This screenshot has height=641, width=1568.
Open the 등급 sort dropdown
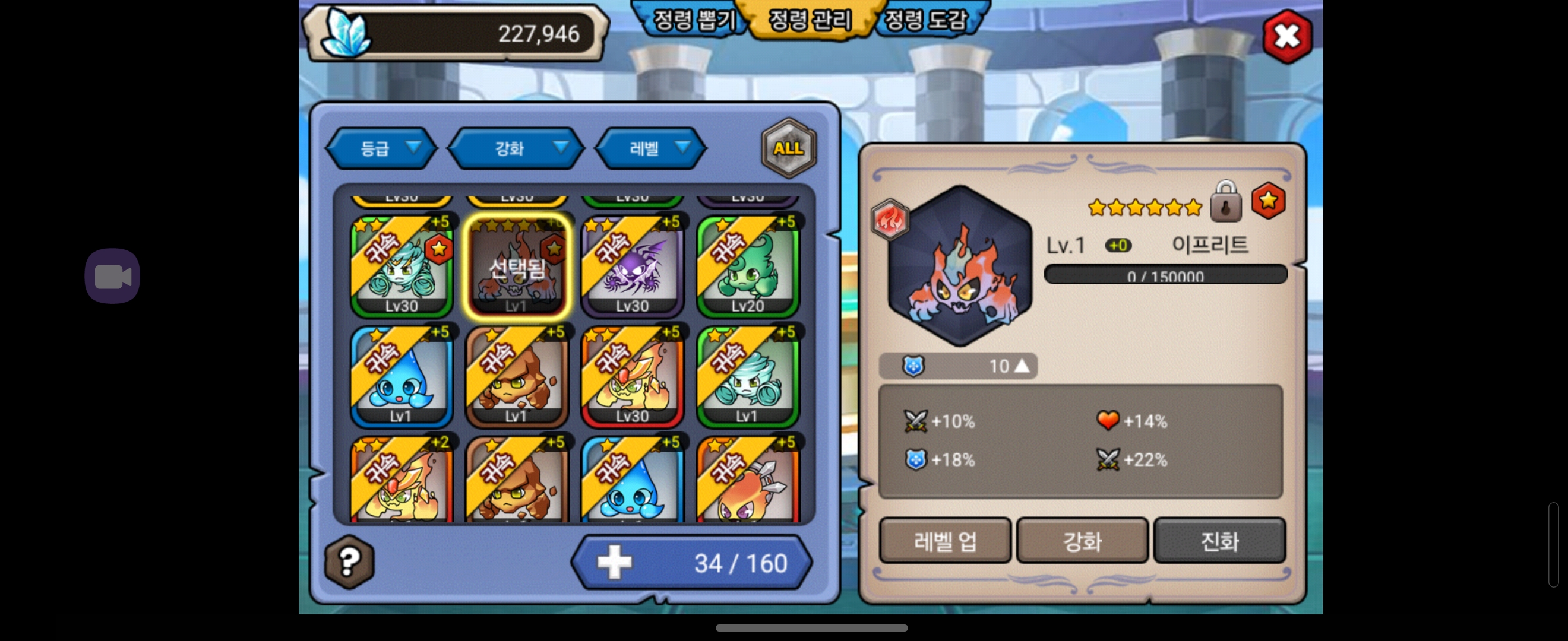[382, 148]
